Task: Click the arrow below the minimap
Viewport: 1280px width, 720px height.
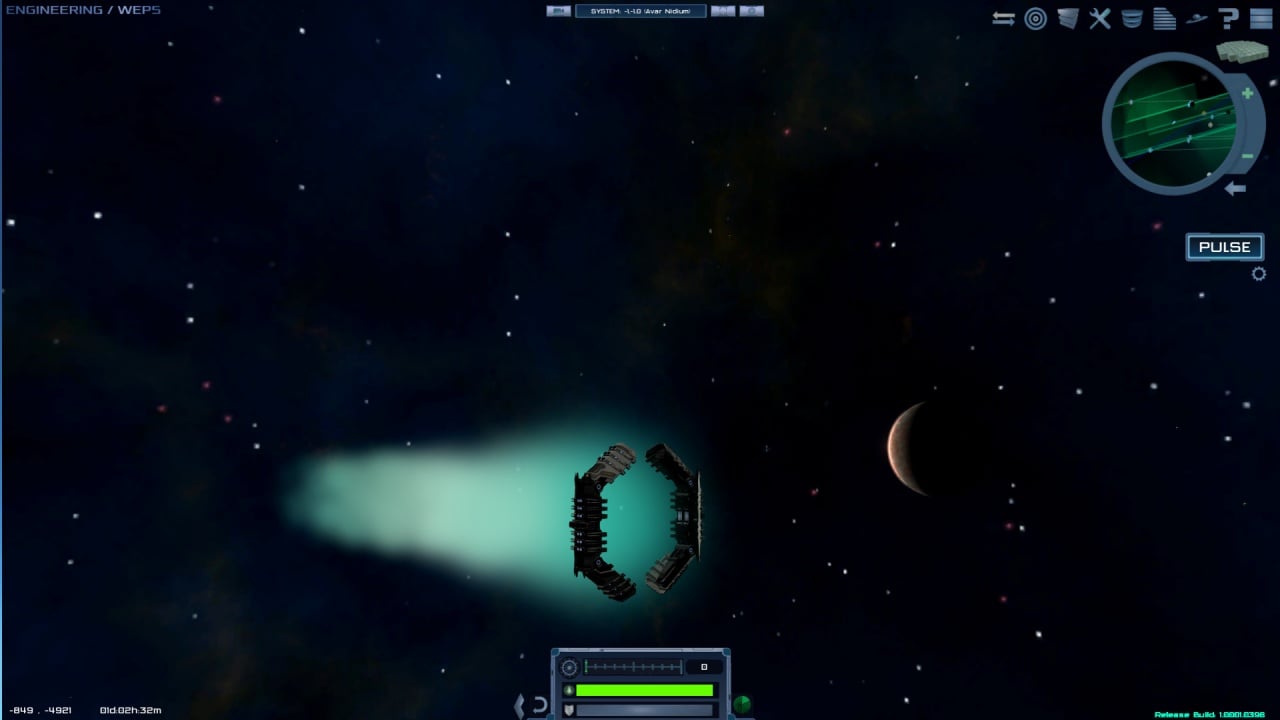Action: coord(1236,188)
